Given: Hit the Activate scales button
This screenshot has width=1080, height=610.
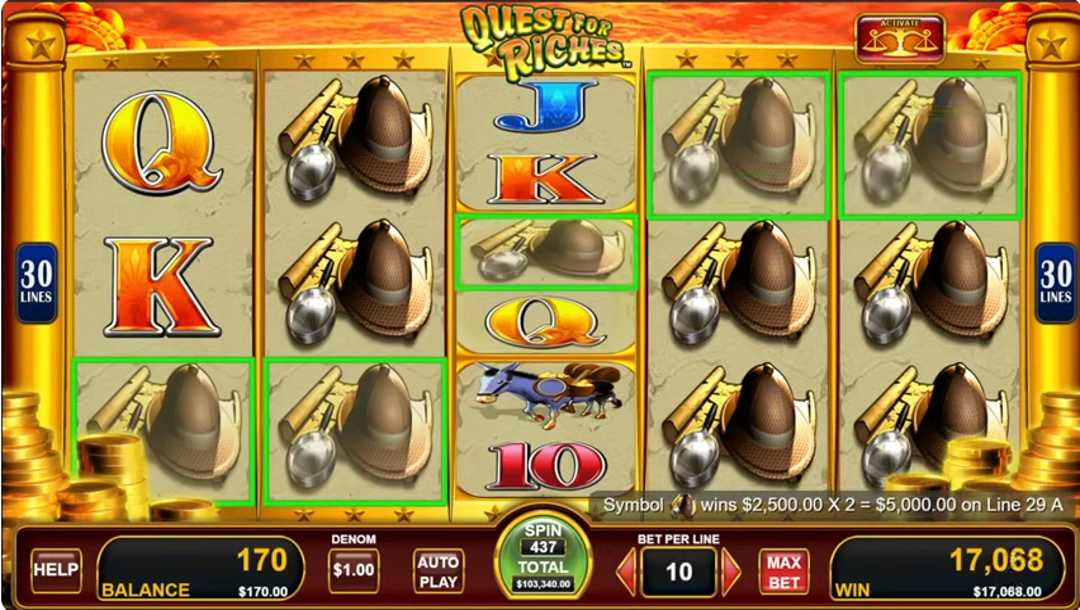Looking at the screenshot, I should 899,38.
